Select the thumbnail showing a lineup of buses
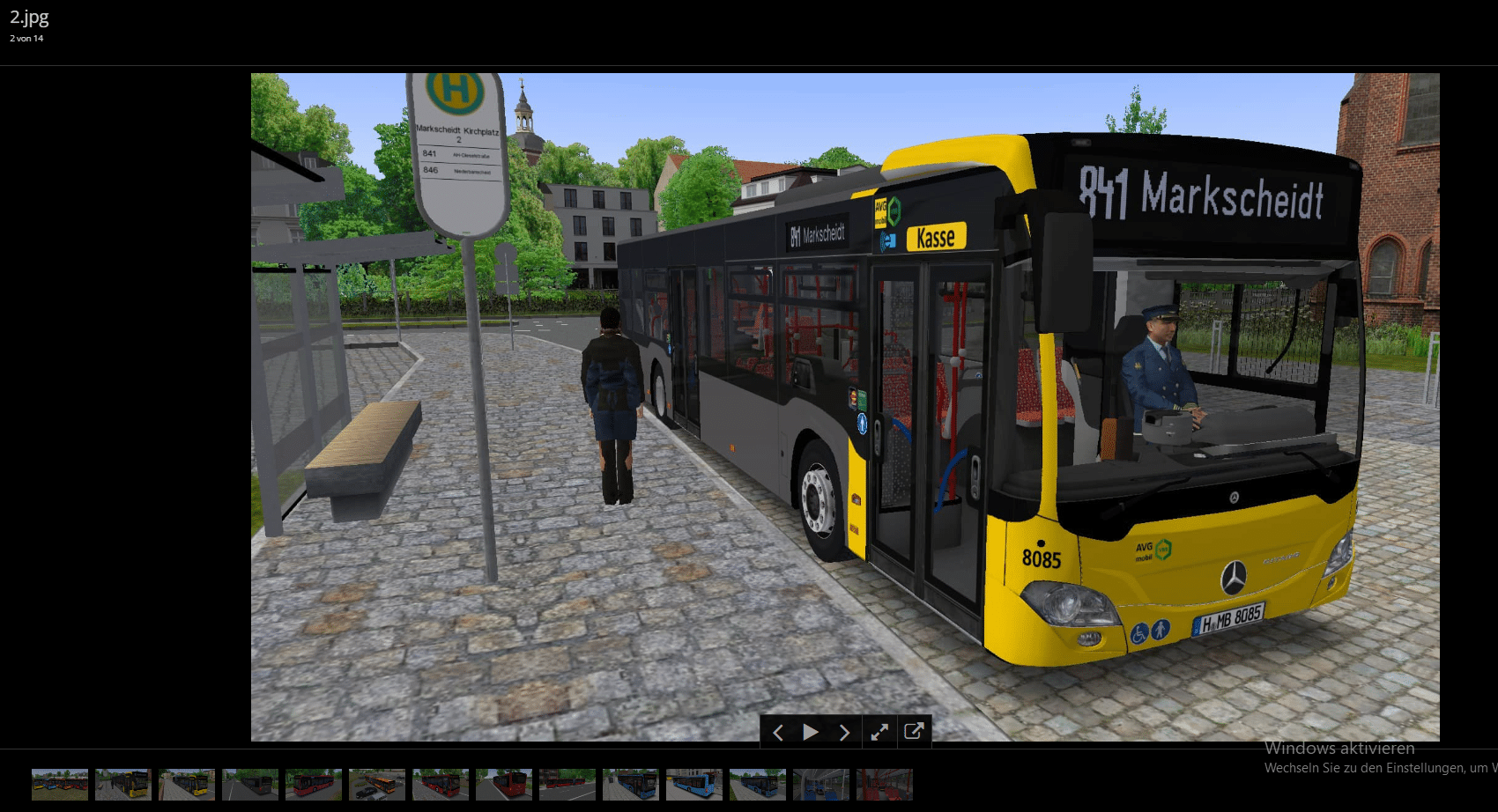Viewport: 1498px width, 812px height. (60, 784)
